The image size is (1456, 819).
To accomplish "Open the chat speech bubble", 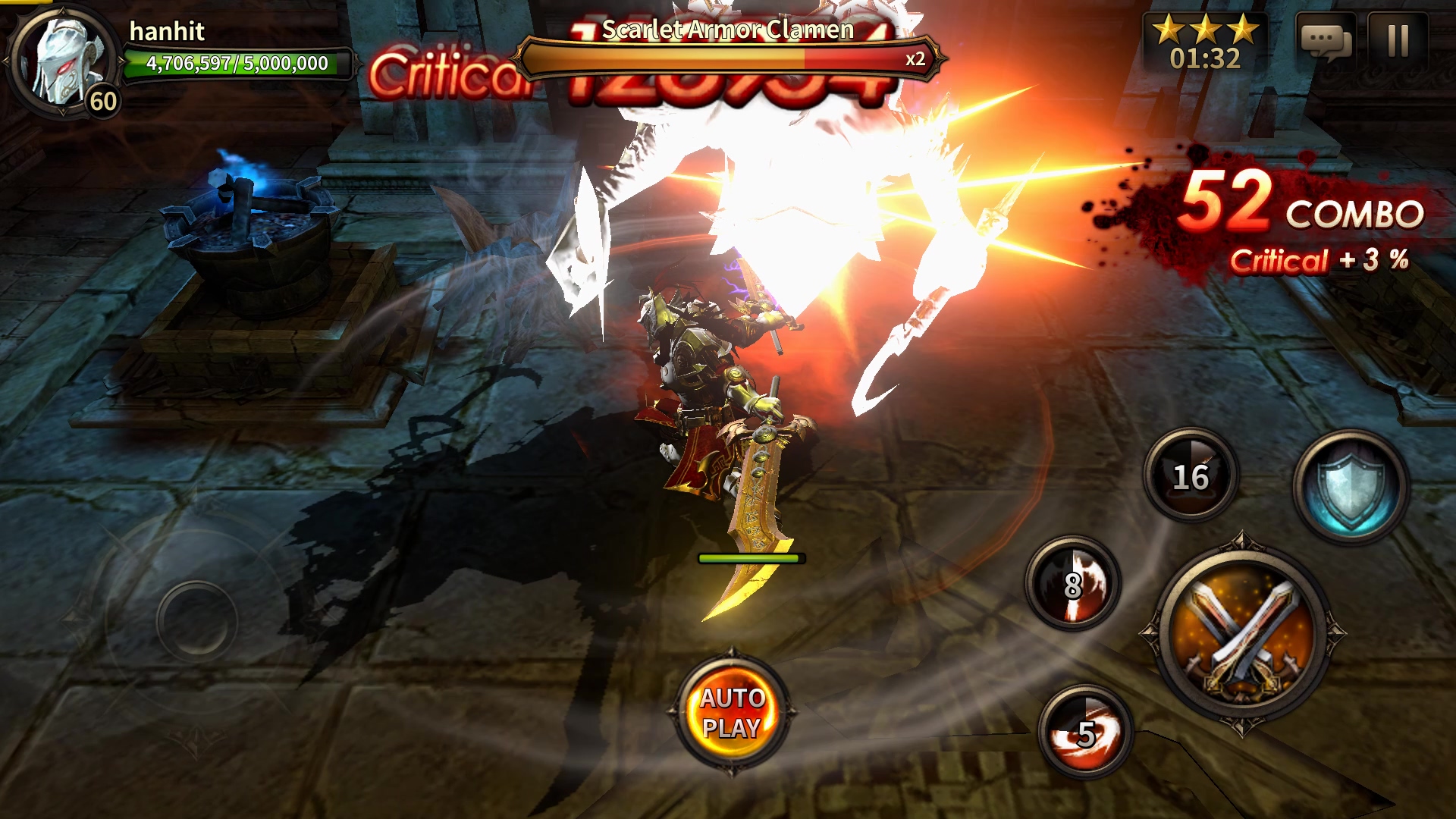I will (x=1326, y=41).
